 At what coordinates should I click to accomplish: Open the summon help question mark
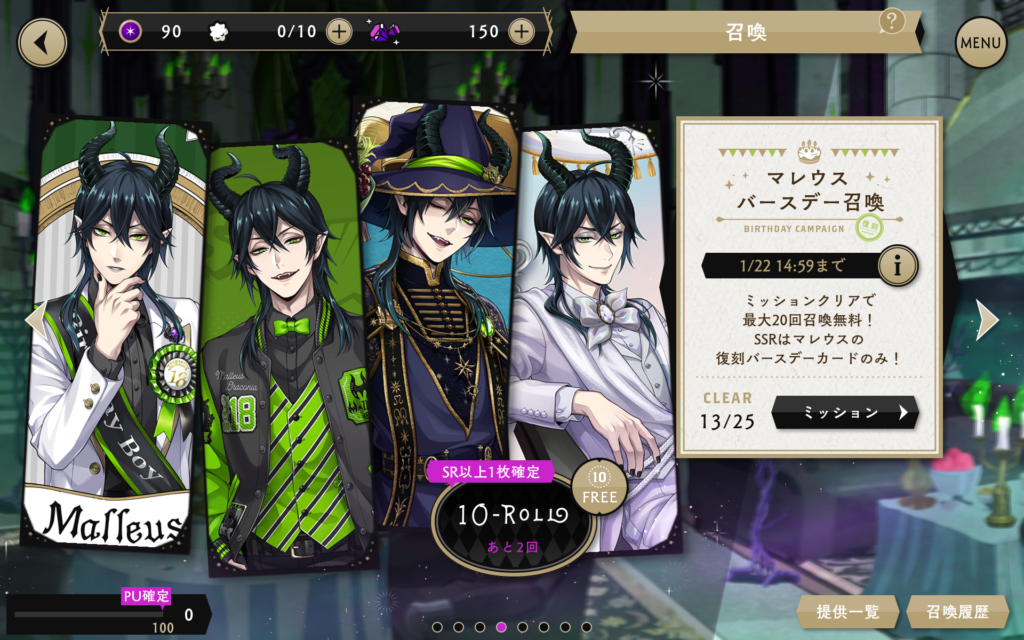891,21
